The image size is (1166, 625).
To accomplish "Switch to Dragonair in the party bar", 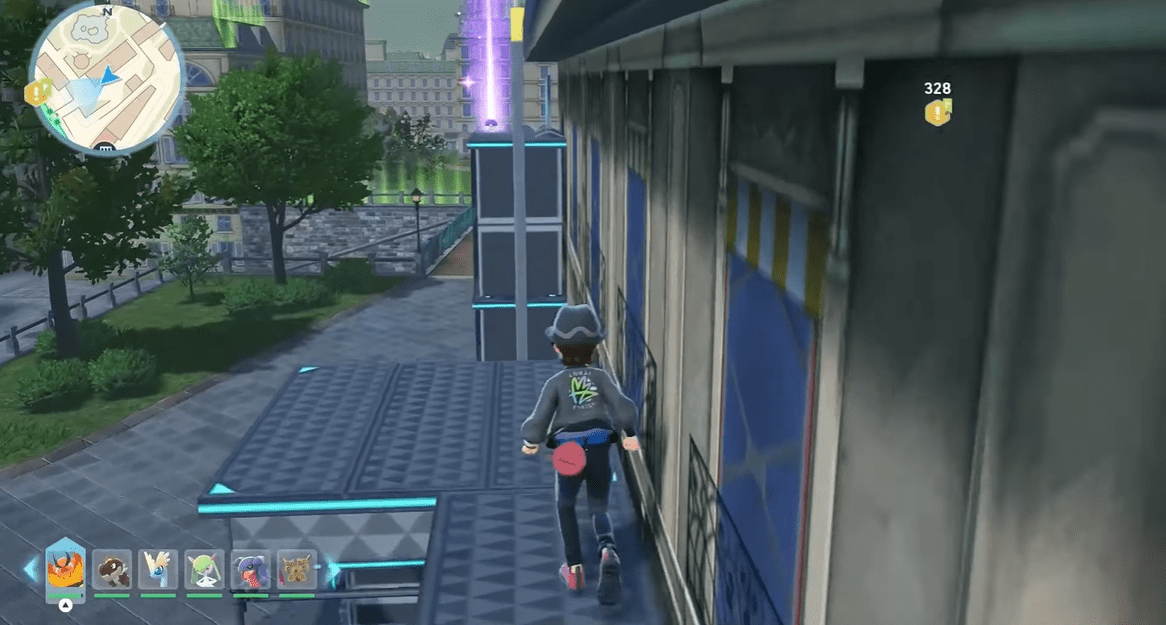I will click(158, 570).
